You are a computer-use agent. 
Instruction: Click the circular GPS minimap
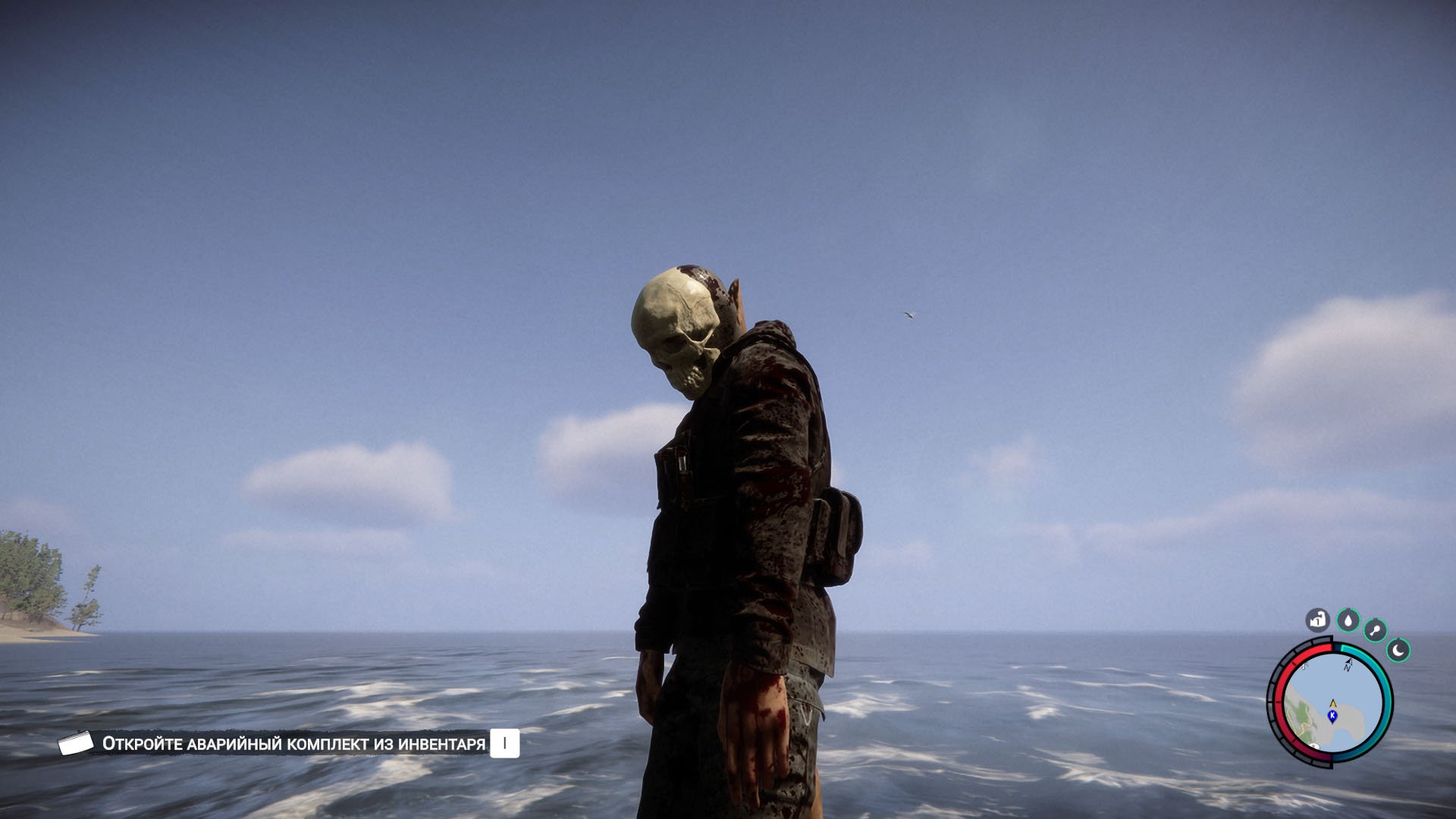click(1331, 703)
